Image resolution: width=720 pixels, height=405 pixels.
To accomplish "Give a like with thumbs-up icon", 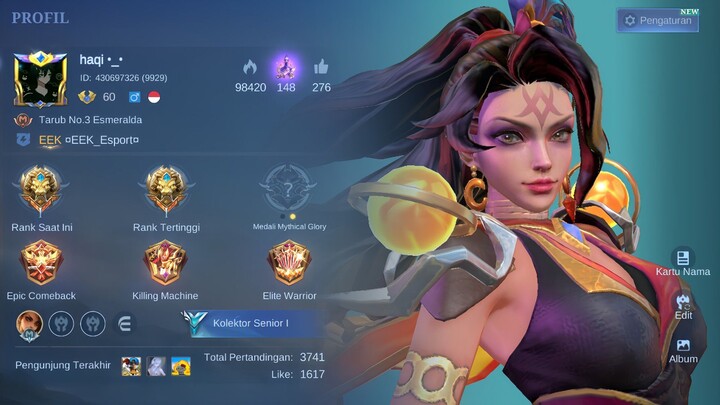I will (321, 68).
